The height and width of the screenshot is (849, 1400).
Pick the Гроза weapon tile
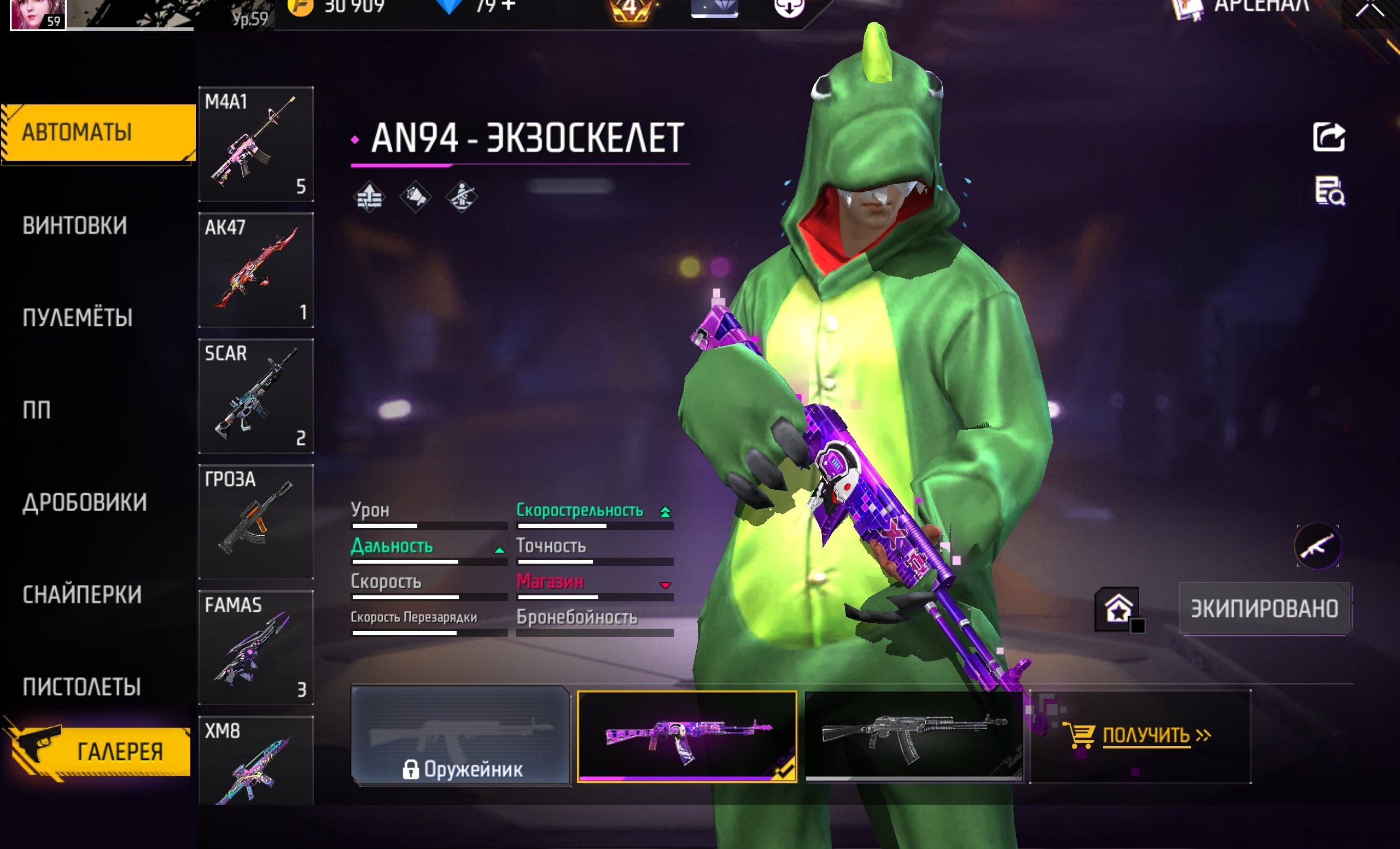(256, 522)
